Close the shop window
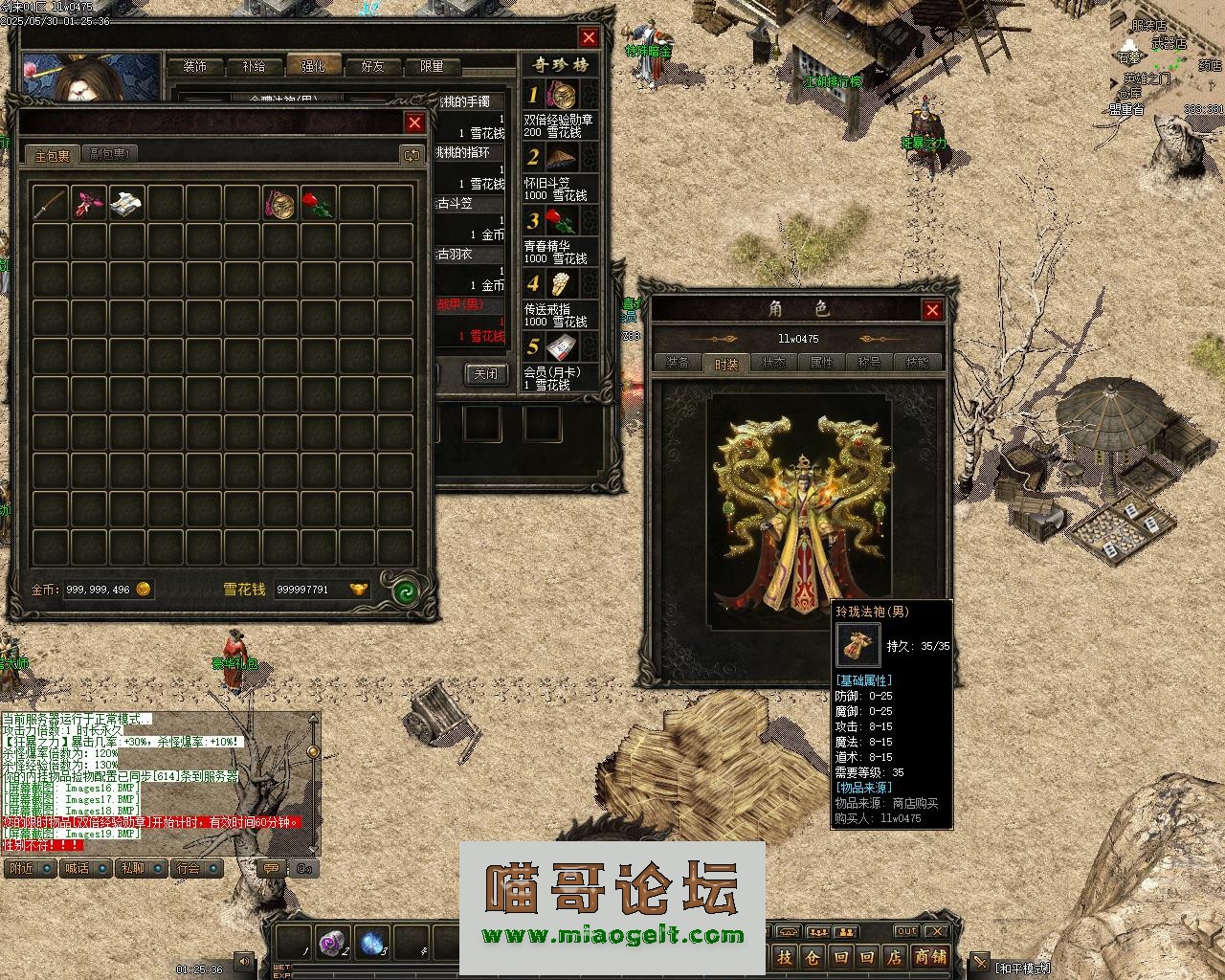The image size is (1225, 980). [589, 37]
